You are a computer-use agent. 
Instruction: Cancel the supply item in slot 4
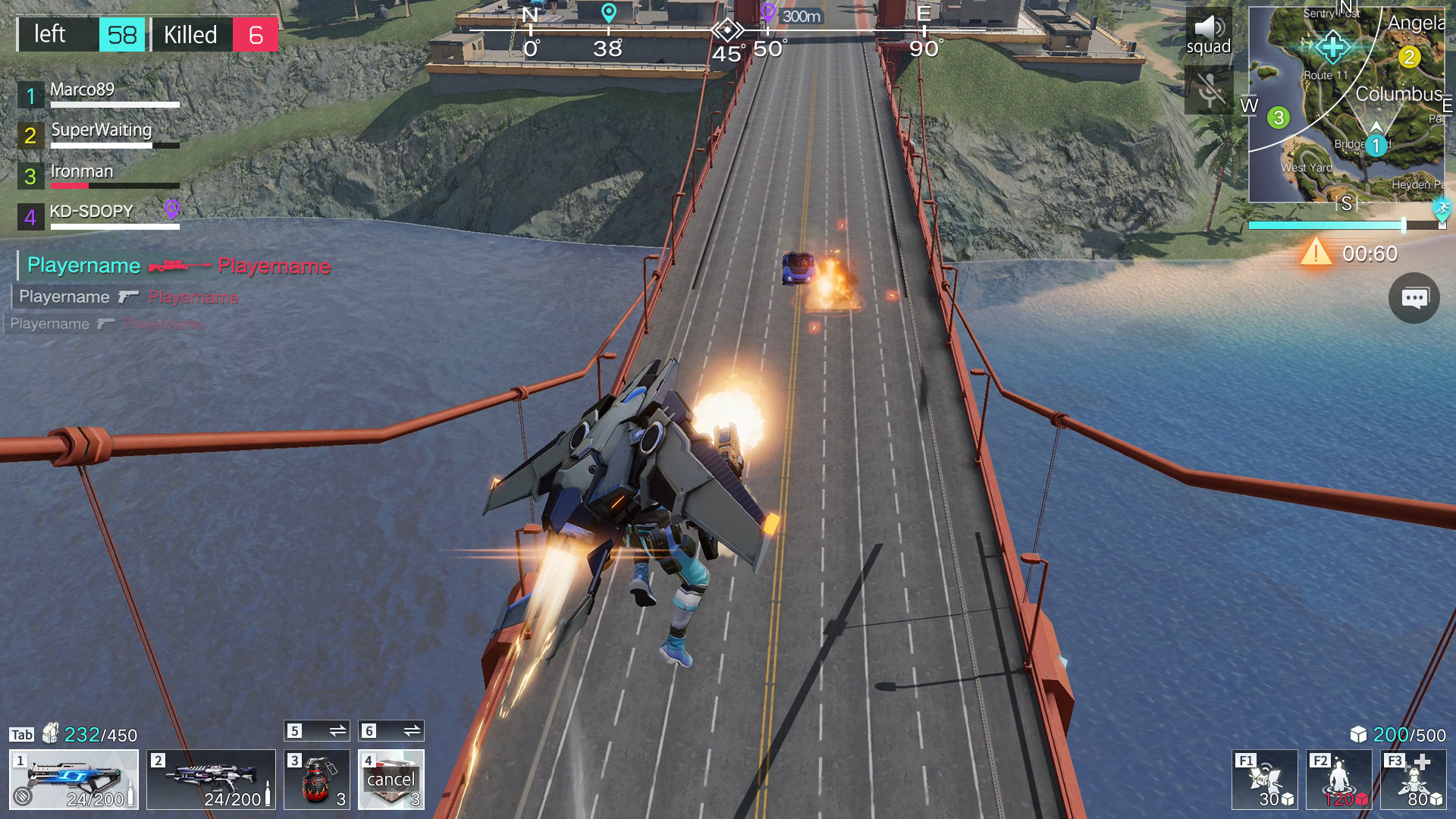click(391, 780)
